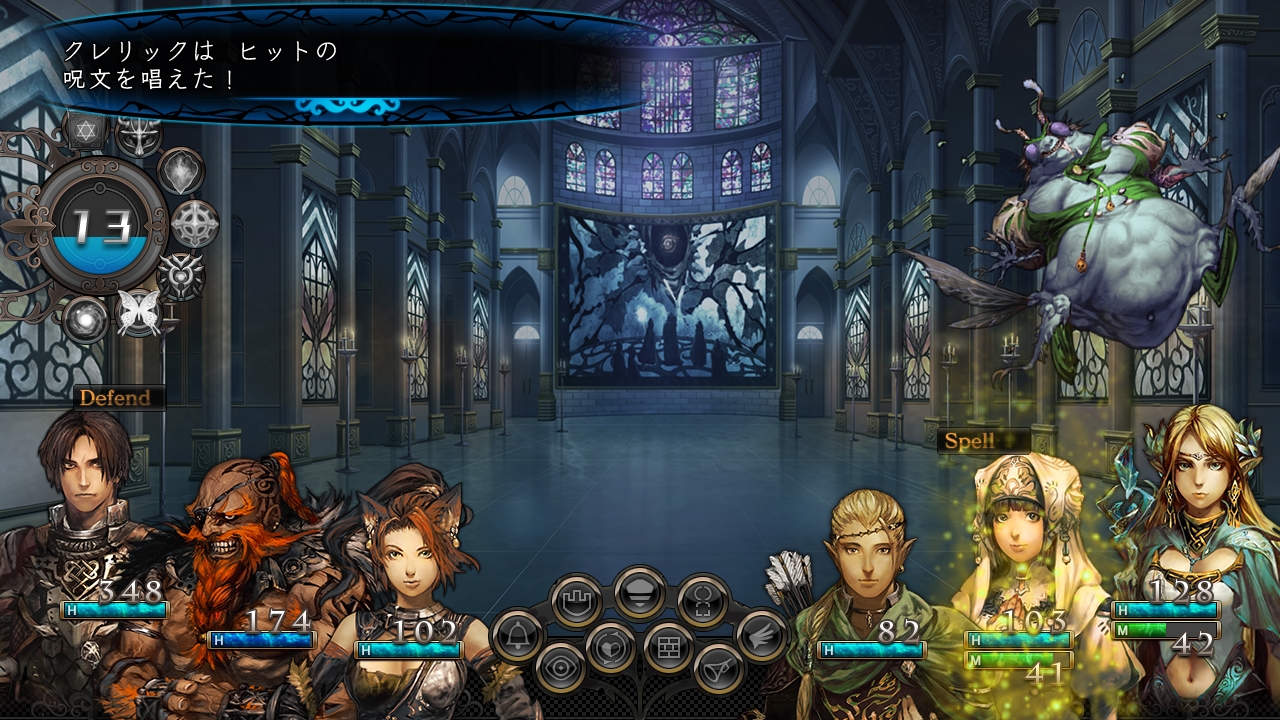This screenshot has width=1280, height=720.
Task: Click the heart with circling arrows icon
Action: tap(611, 648)
